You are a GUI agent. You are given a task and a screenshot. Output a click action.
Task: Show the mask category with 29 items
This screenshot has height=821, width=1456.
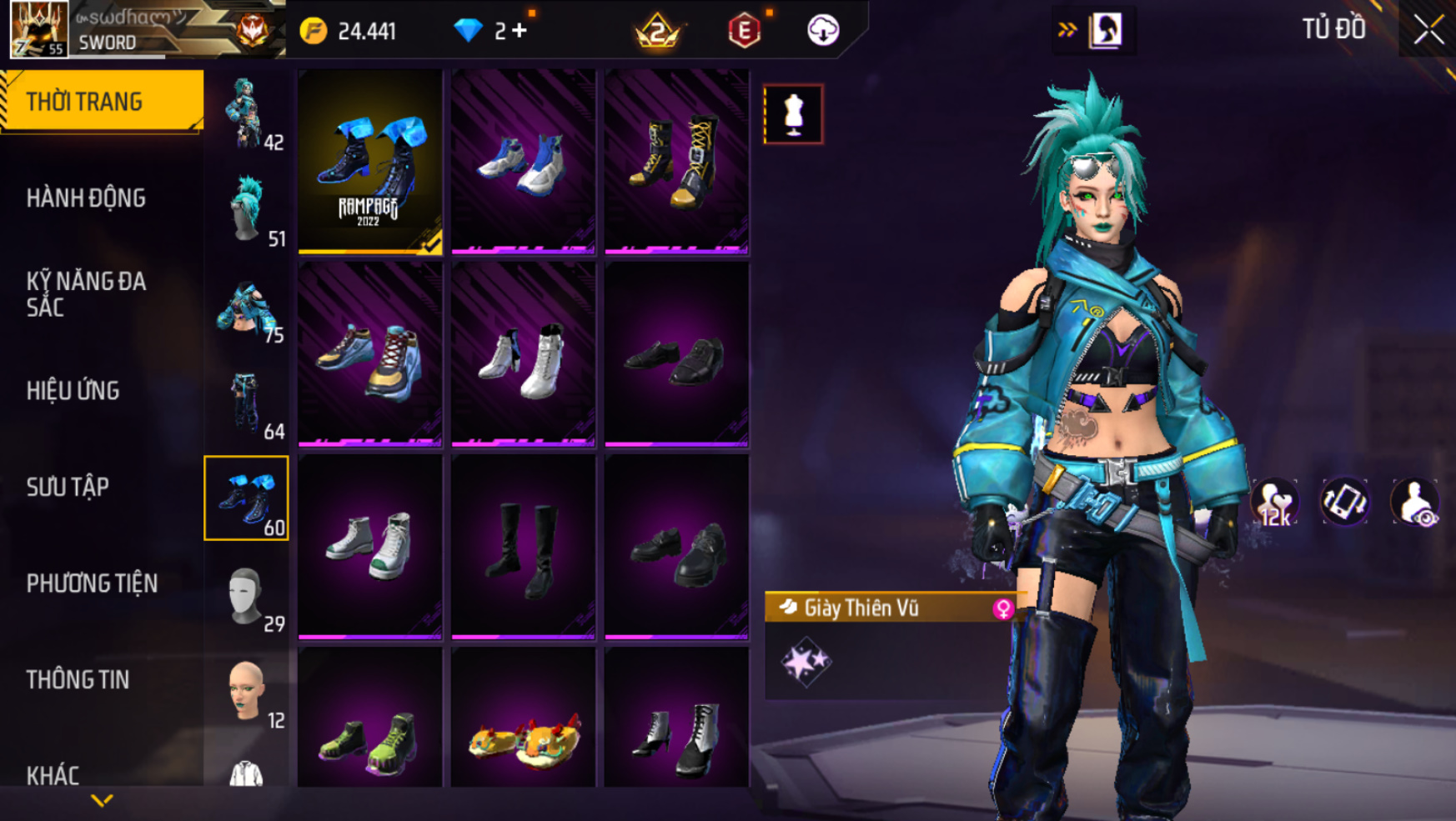tap(247, 596)
